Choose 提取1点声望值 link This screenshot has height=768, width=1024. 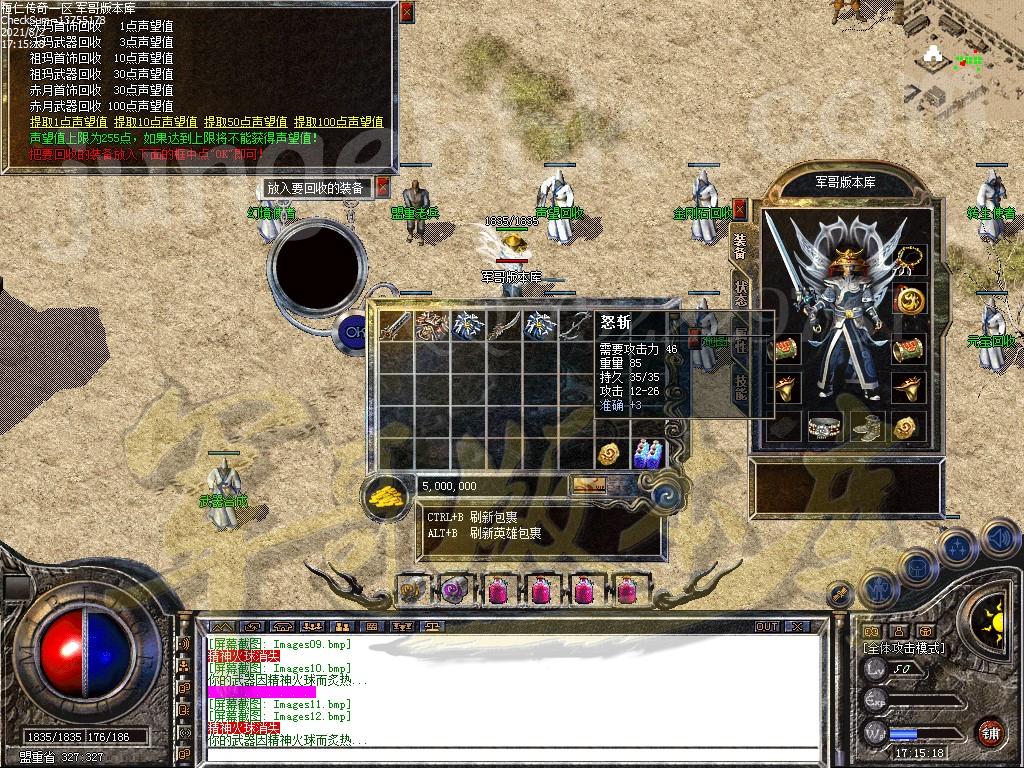[x=69, y=122]
